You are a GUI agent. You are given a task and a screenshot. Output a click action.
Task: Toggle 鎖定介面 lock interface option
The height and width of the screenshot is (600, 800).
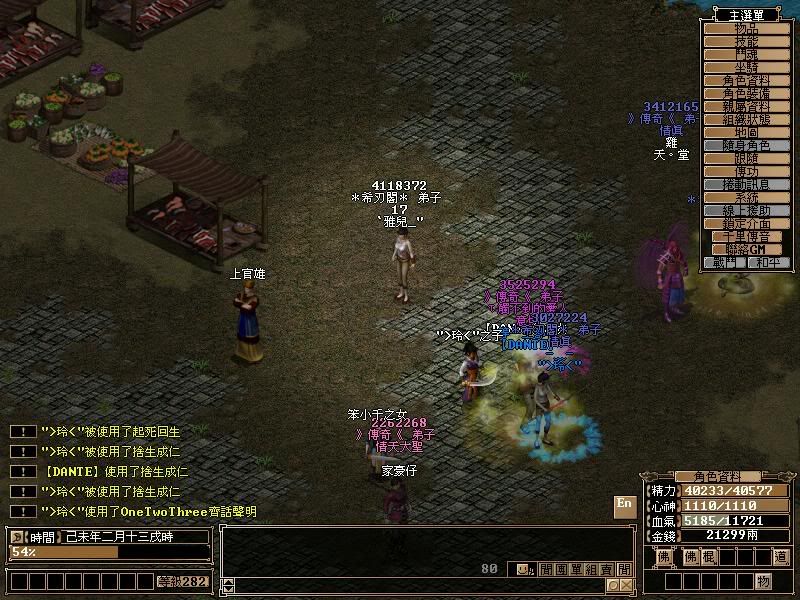point(746,223)
